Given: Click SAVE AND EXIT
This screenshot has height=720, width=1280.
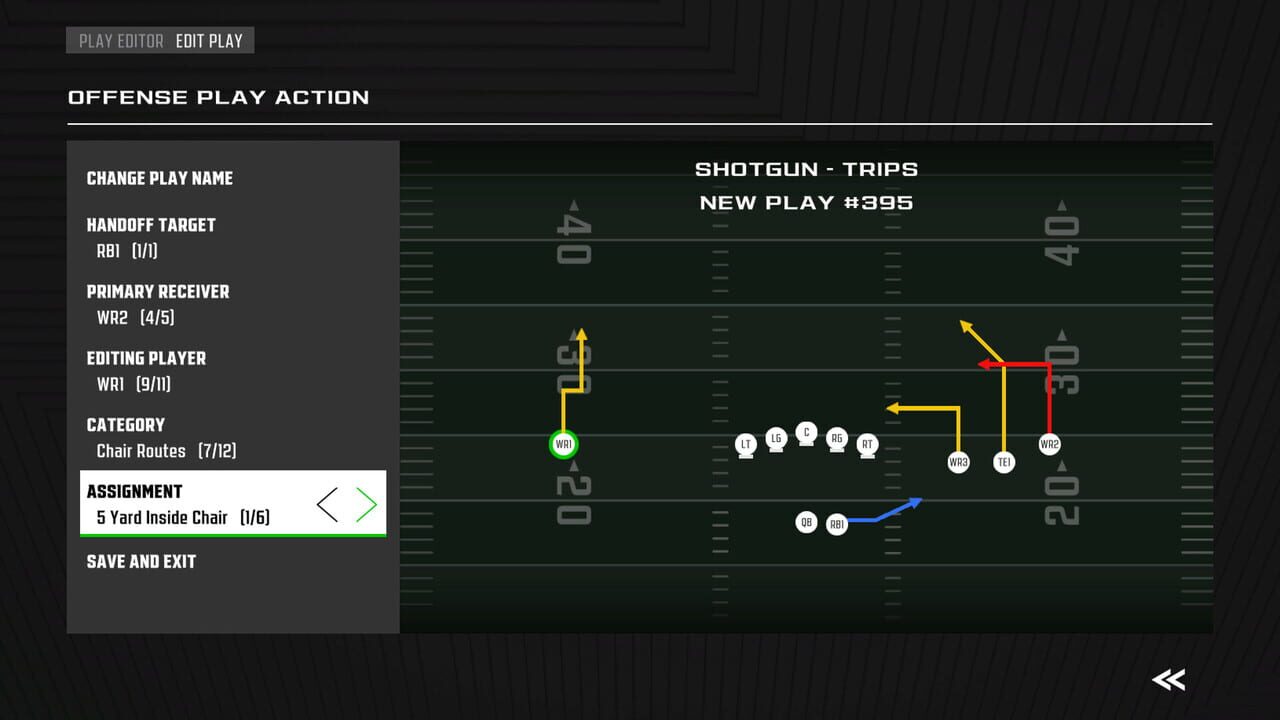Looking at the screenshot, I should pyautogui.click(x=141, y=561).
